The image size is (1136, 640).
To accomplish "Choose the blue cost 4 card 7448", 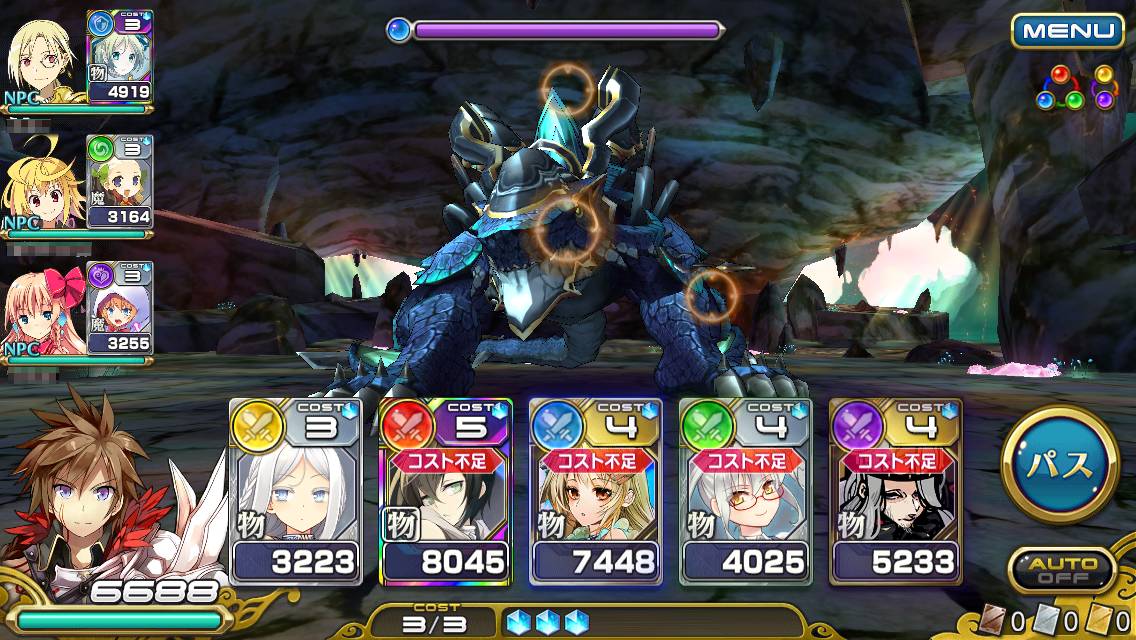I will [x=596, y=492].
